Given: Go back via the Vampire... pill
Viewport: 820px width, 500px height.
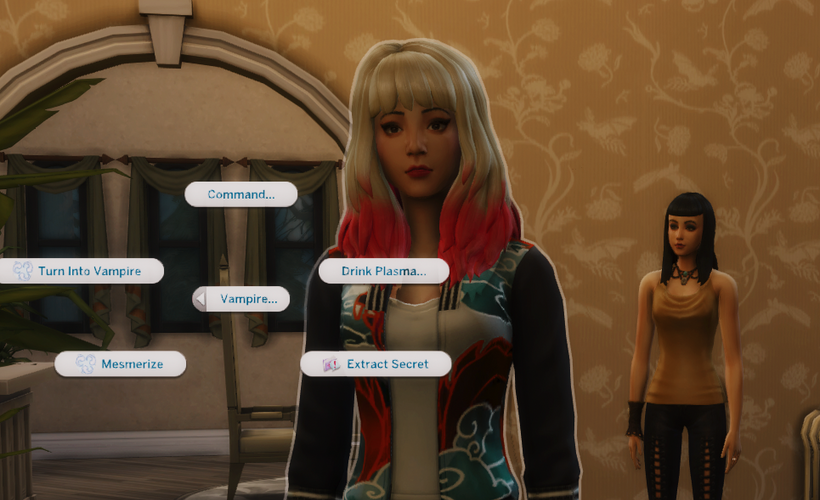Looking at the screenshot, I should pyautogui.click(x=241, y=298).
